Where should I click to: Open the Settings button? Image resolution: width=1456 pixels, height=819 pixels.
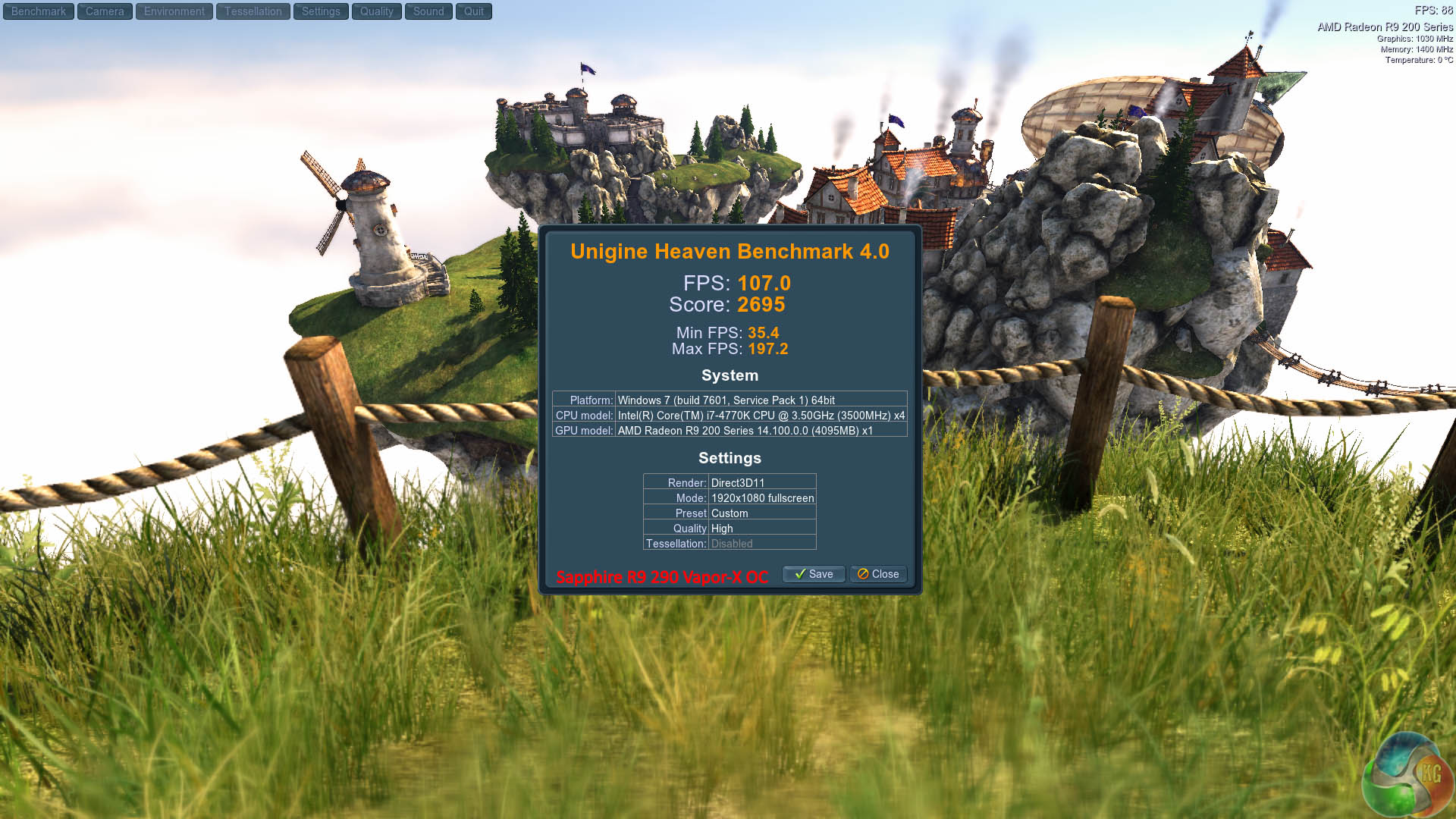click(321, 11)
